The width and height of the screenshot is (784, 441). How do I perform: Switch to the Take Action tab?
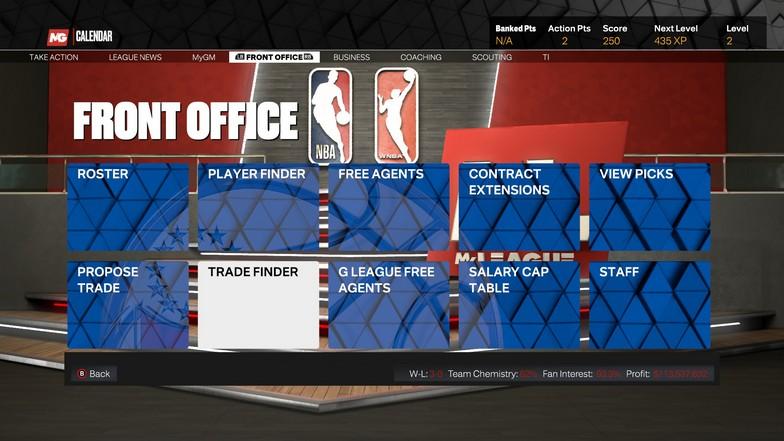click(x=54, y=58)
